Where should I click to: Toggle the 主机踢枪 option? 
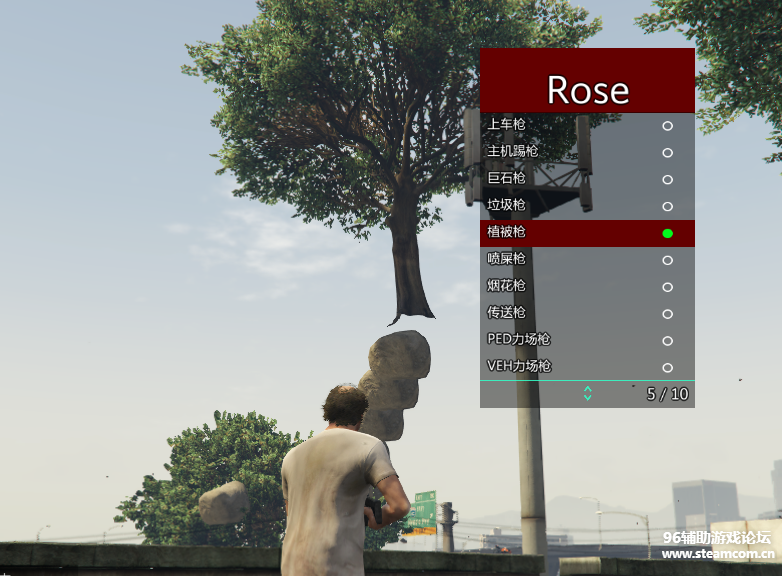point(587,152)
